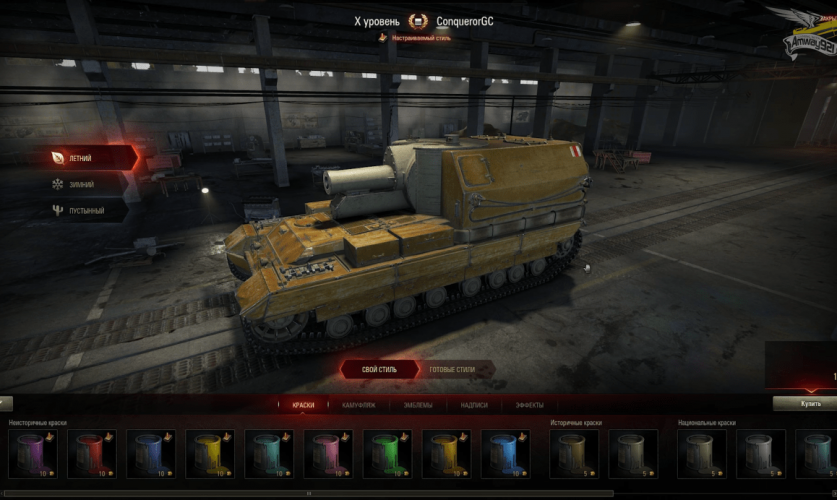Switch to the Камуфляж tab
This screenshot has width=837, height=500.
[360, 405]
